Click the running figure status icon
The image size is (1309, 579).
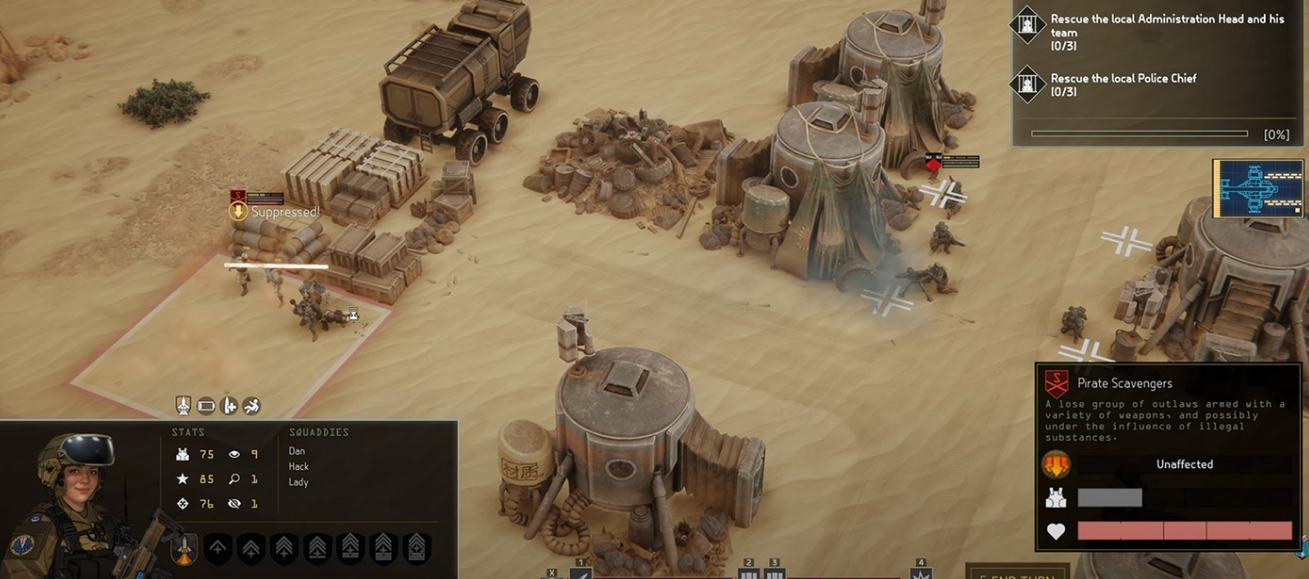coord(251,405)
